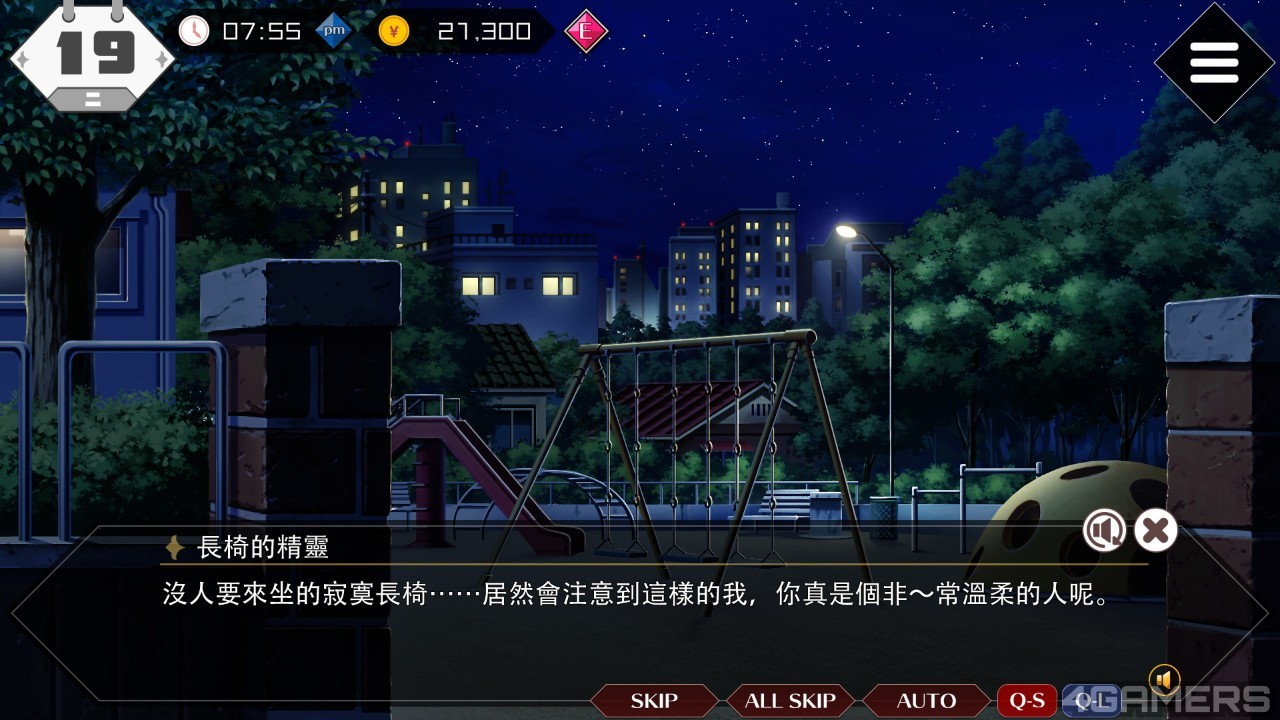Replay voice with the white speaker icon
Image resolution: width=1280 pixels, height=720 pixels.
pos(1105,530)
